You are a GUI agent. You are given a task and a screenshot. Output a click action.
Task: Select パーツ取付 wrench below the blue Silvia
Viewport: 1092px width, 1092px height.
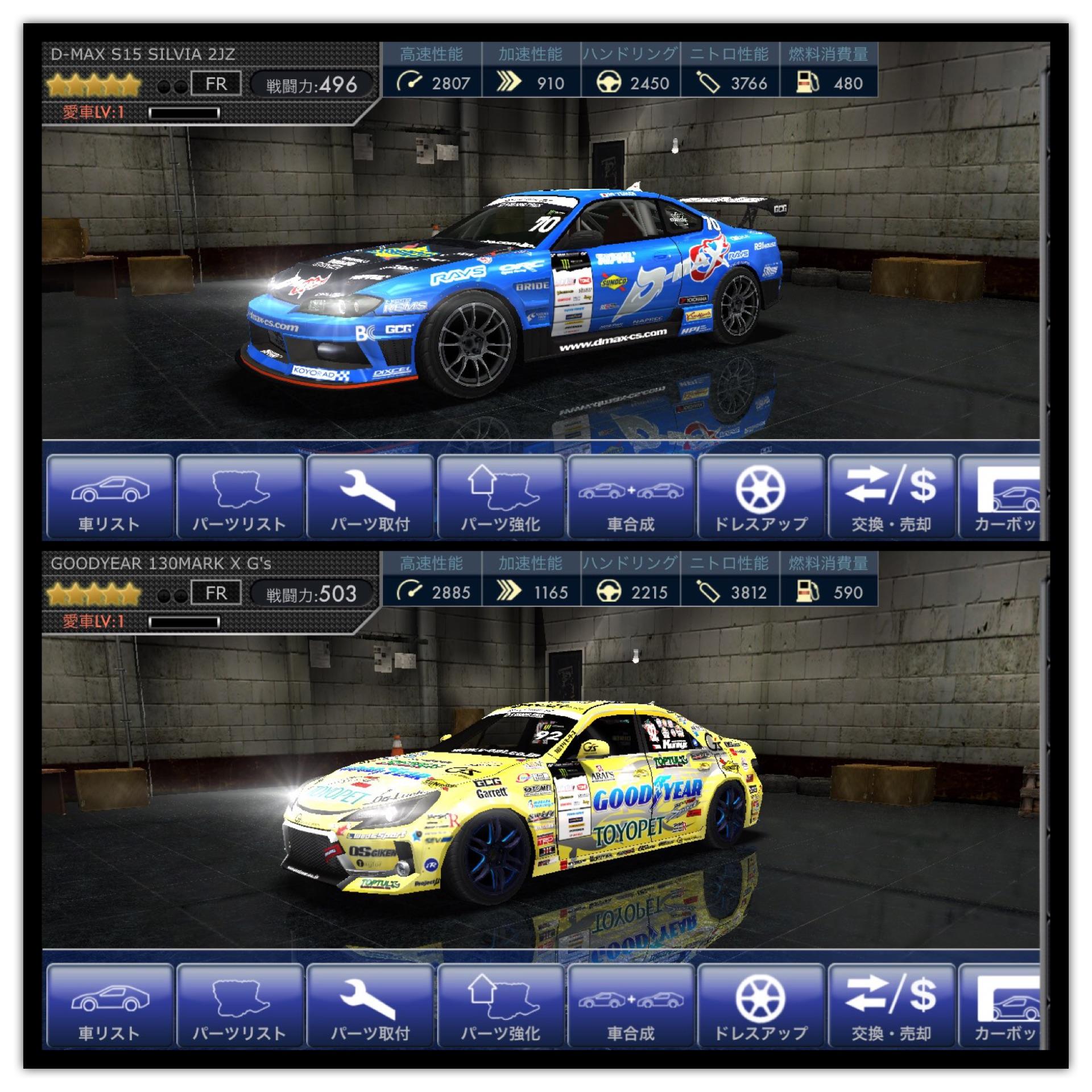370,497
